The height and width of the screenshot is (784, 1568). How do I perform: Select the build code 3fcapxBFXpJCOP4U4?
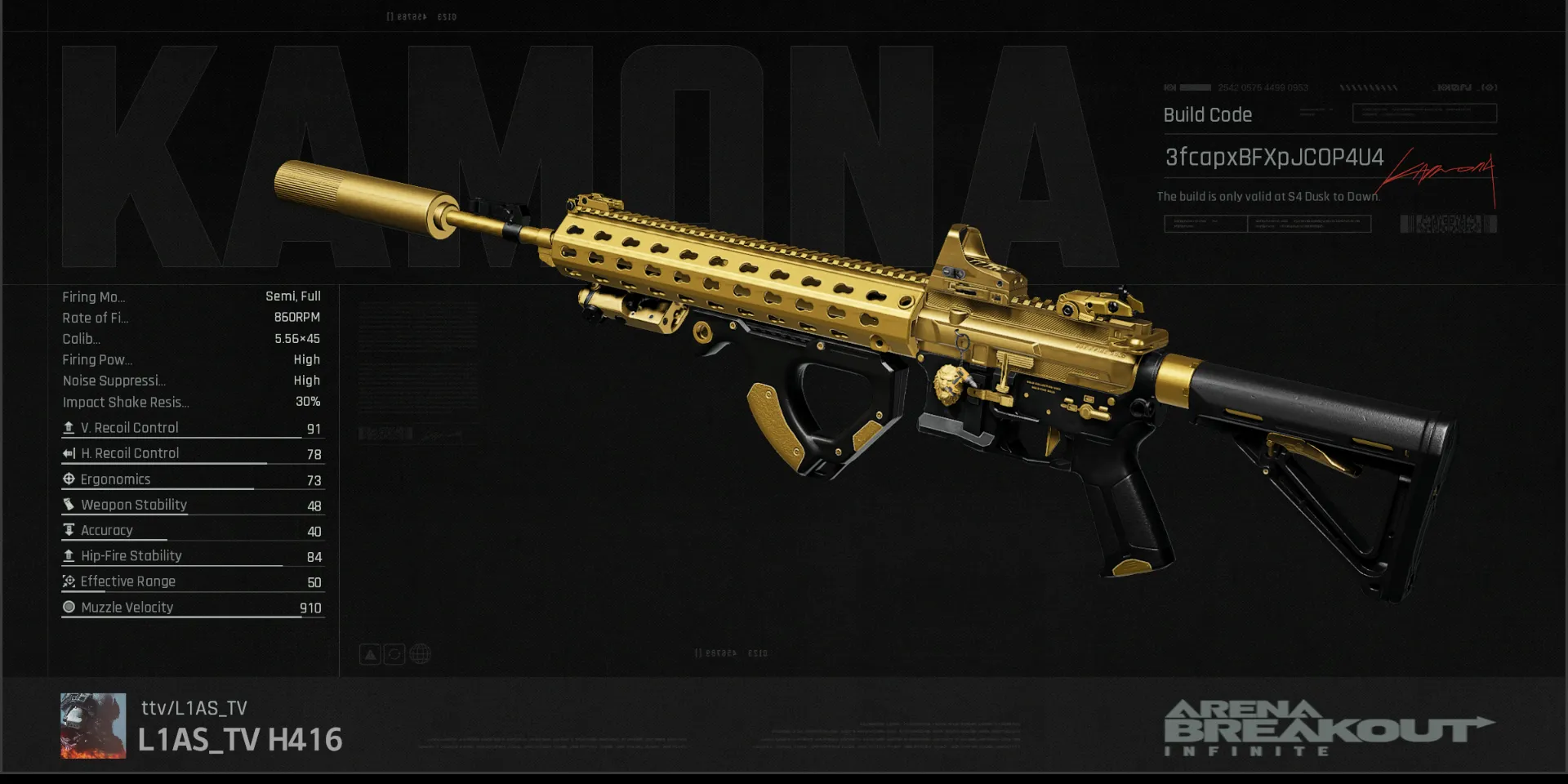[x=1273, y=157]
